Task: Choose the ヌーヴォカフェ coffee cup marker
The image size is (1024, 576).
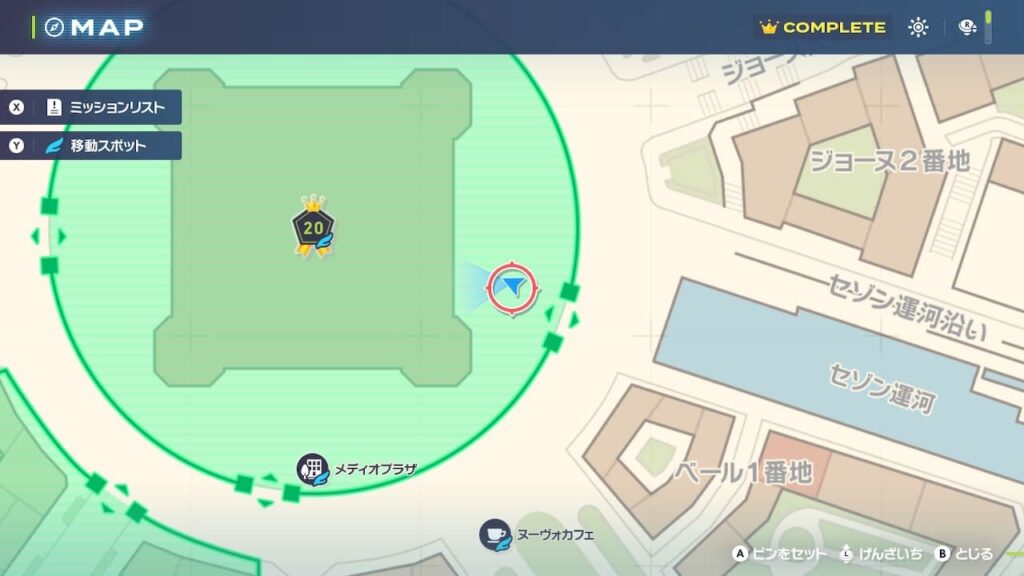Action: pyautogui.click(x=495, y=534)
